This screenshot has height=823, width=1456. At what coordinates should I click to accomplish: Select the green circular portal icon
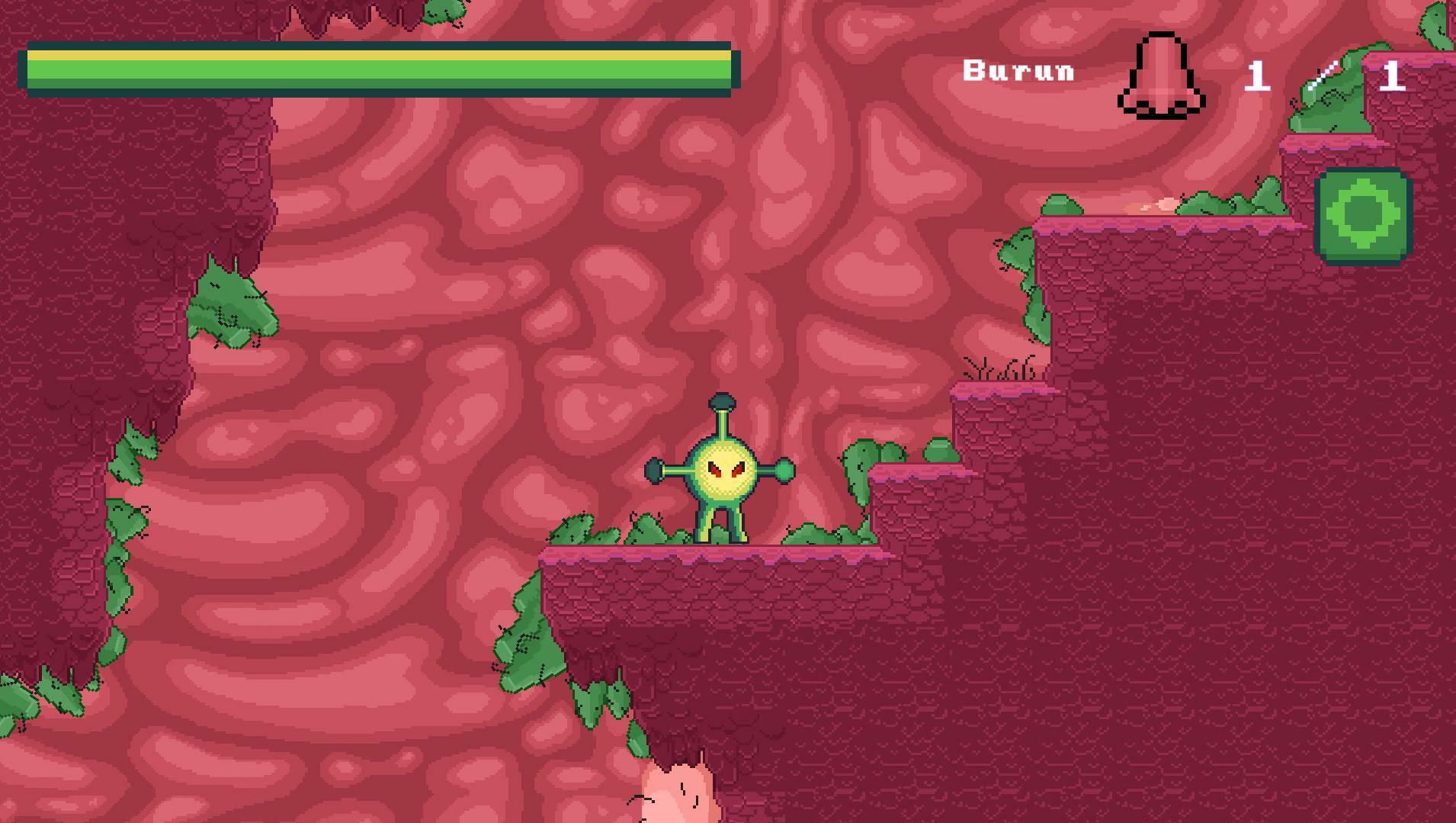tap(1365, 216)
